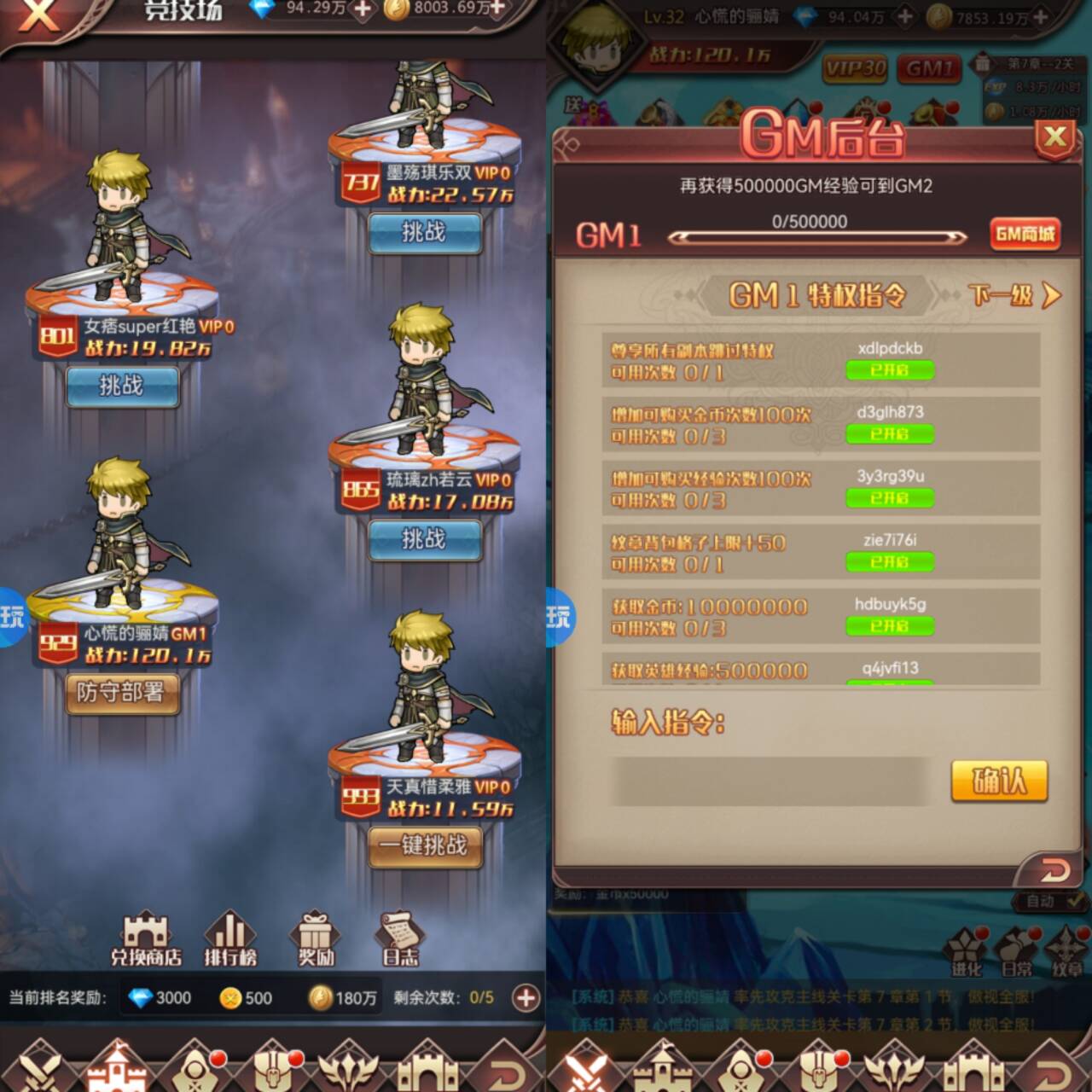Go to next GM level via 下一级
The height and width of the screenshot is (1092, 1092).
coord(1014,296)
